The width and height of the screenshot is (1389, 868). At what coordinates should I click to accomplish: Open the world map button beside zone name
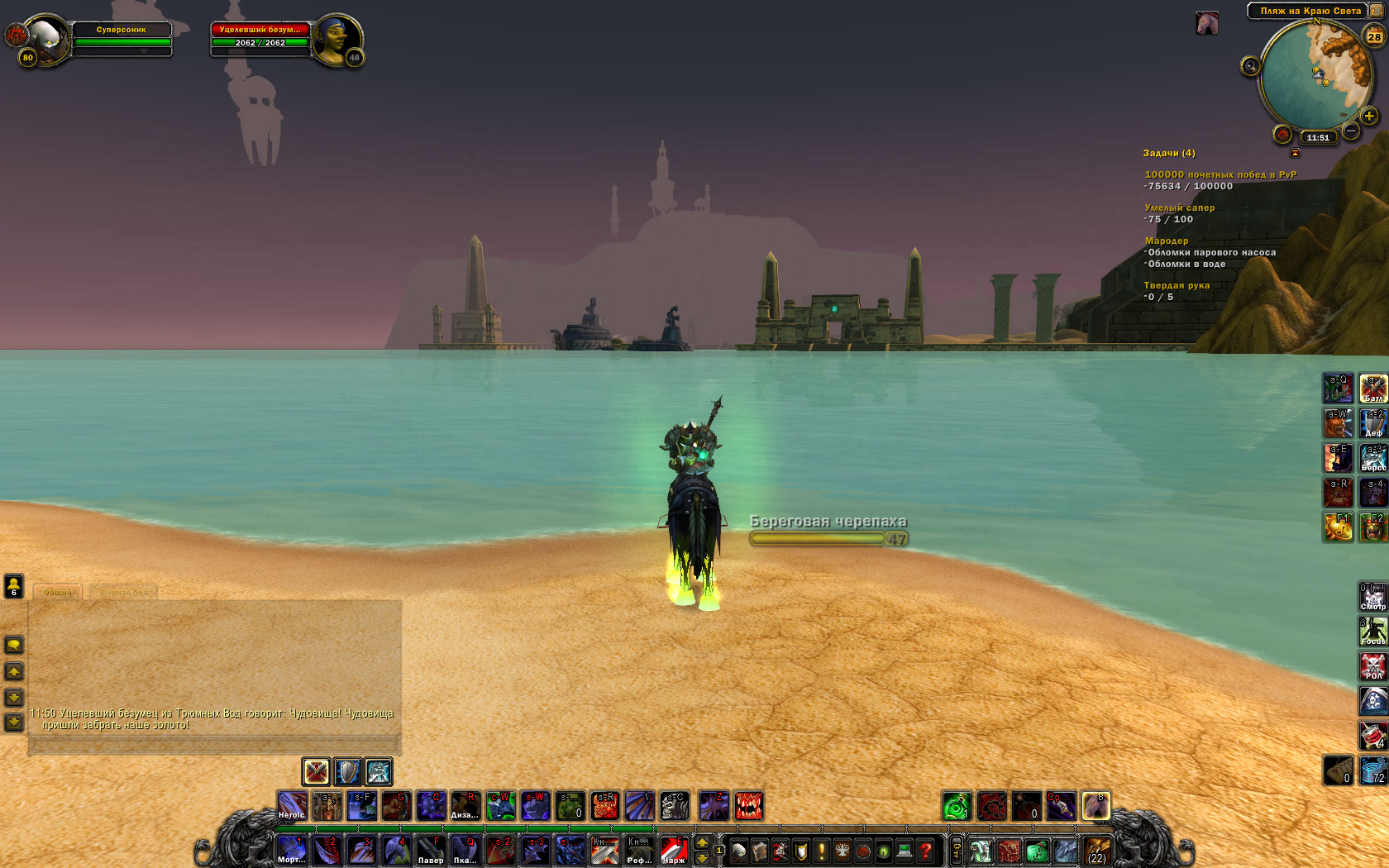(x=1377, y=10)
